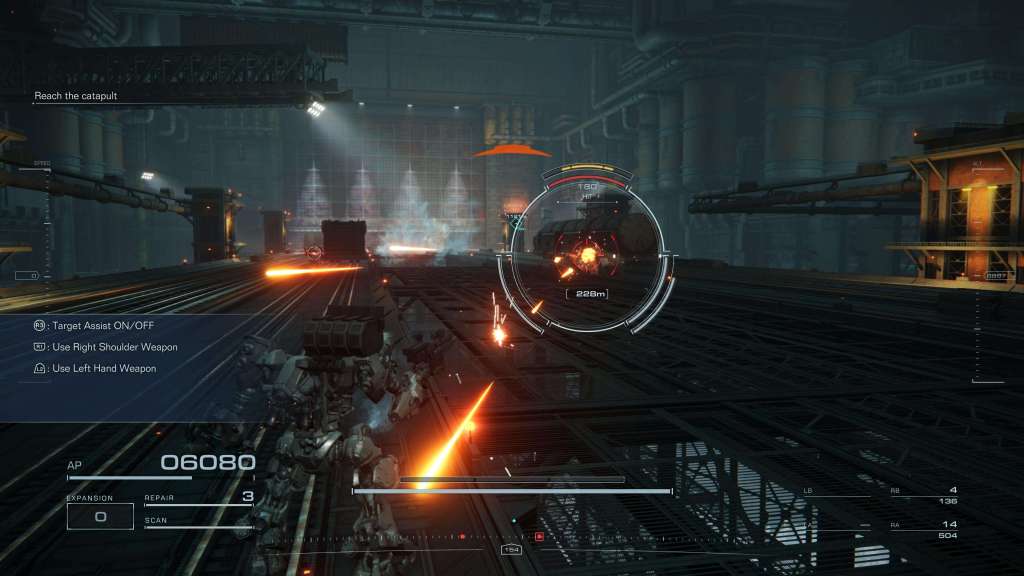Select the Repair kit counter
Viewport: 1024px width, 576px height.
coord(198,498)
